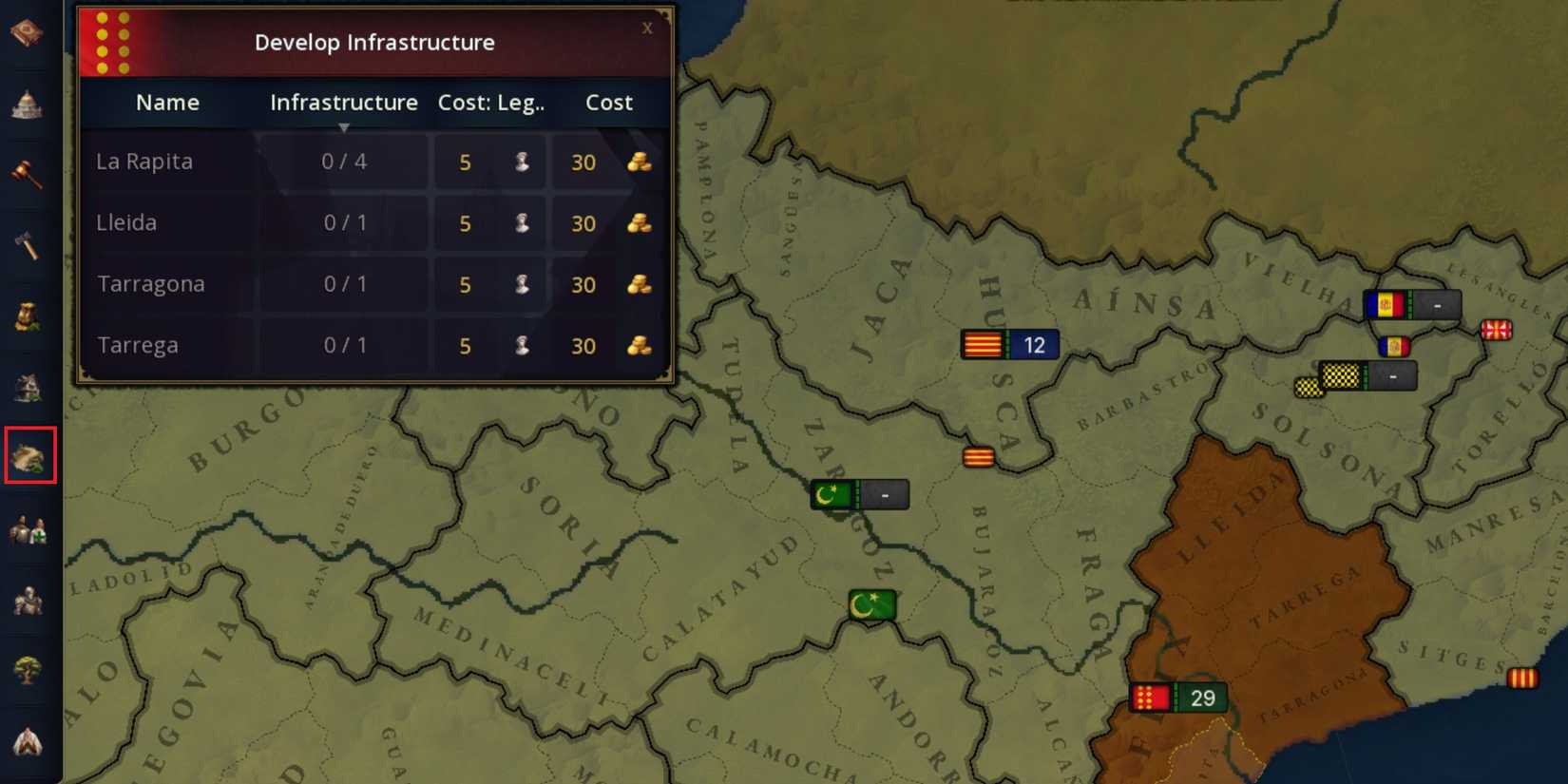Pay to develop infrastructure in Tarragona

click(608, 284)
